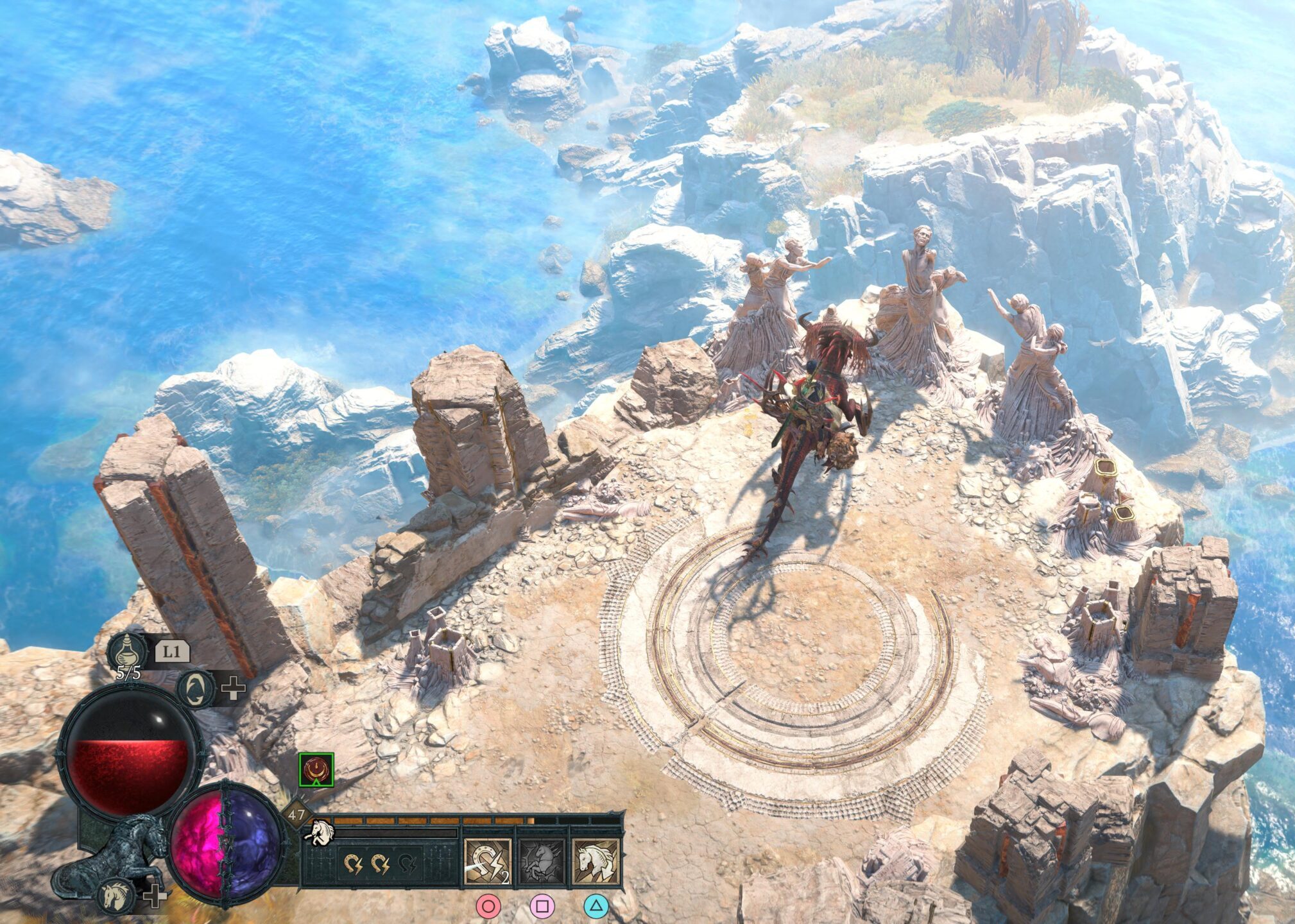Activate the mount spur horseshoe-lightning ability
This screenshot has width=1295, height=924.
(488, 862)
